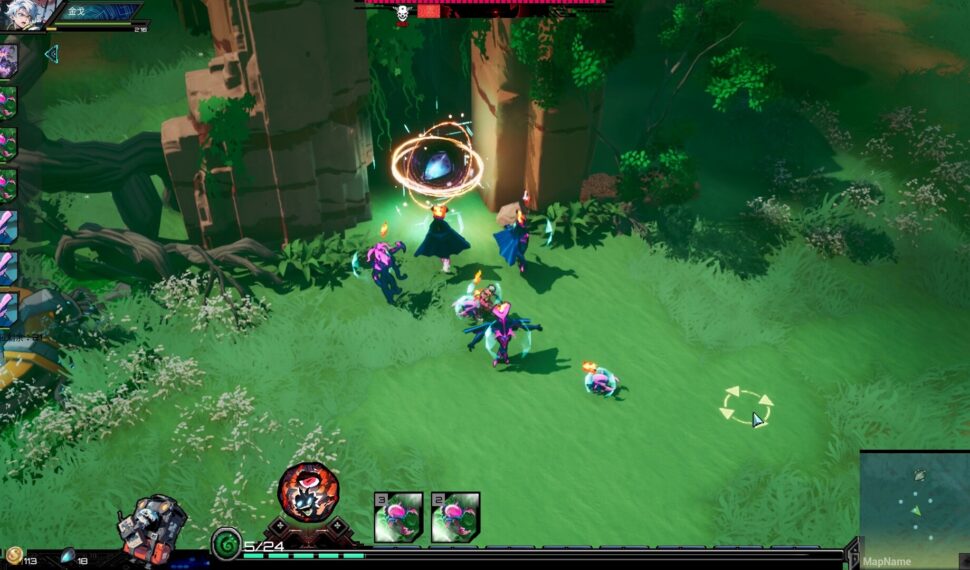This screenshot has width=970, height=570.
Task: Open the backpack inventory icon
Action: [x=152, y=526]
